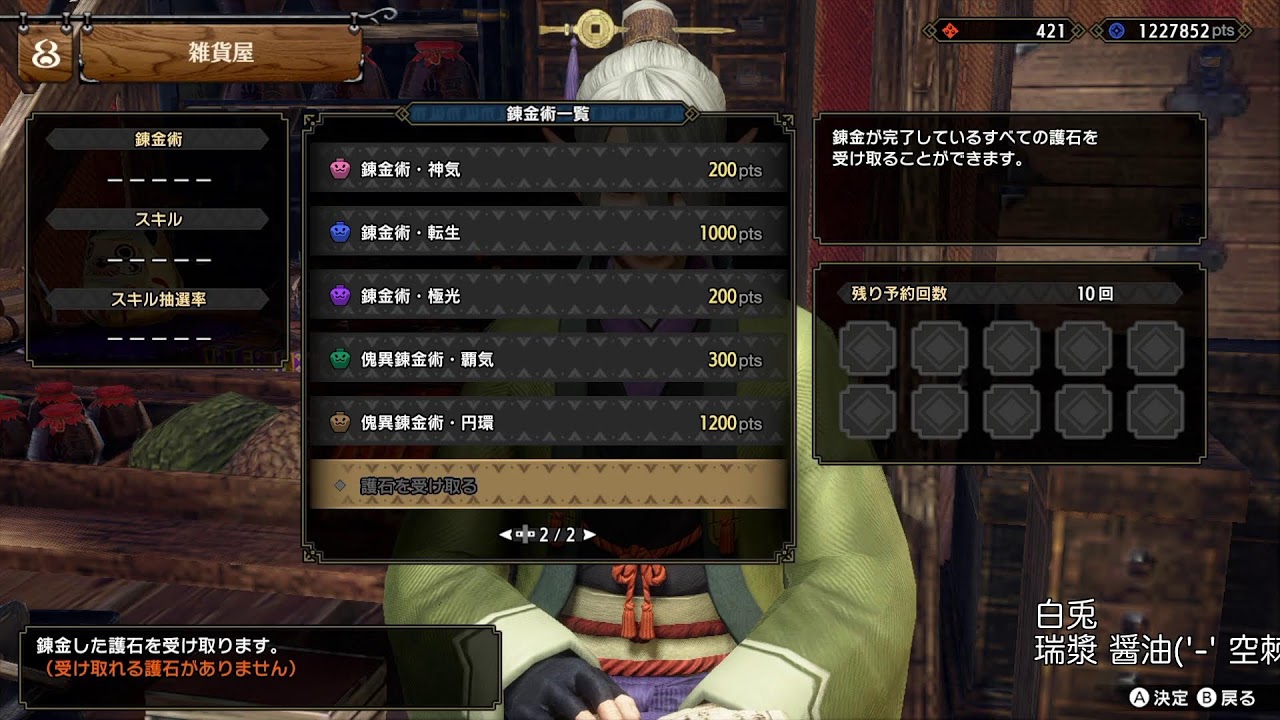
Task: Select 錬金術・極光 melding row
Action: (546, 296)
